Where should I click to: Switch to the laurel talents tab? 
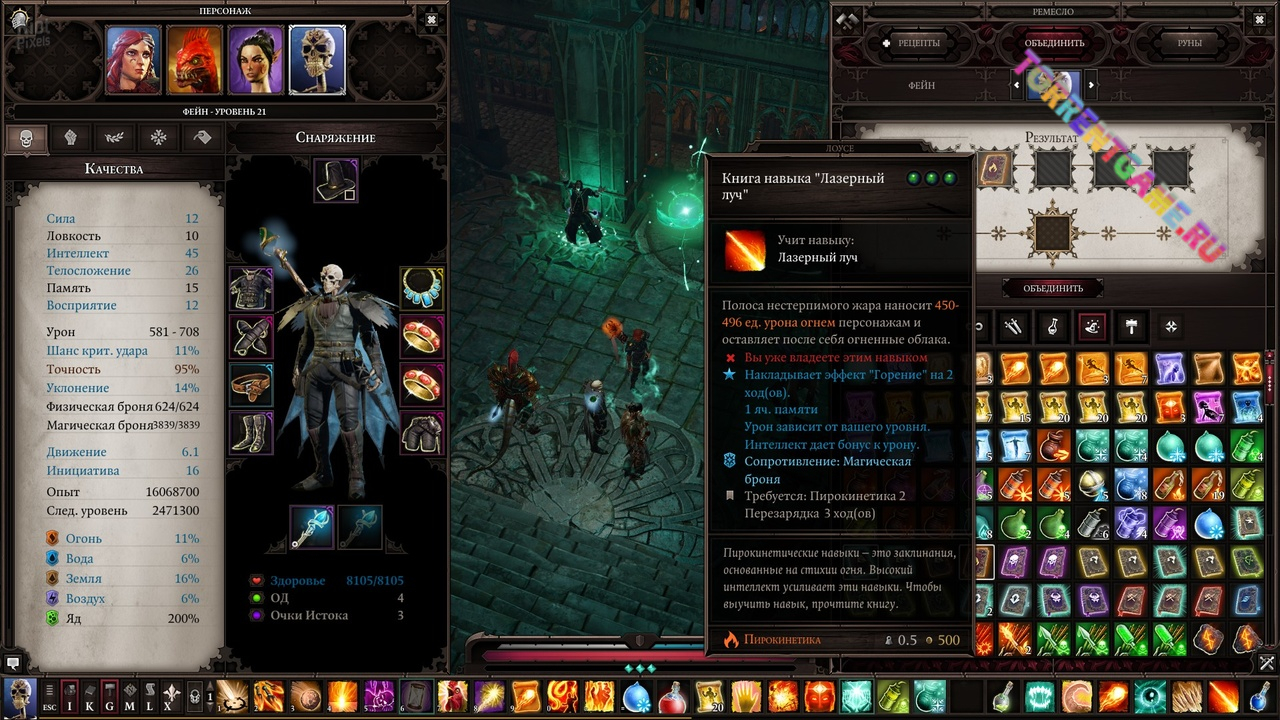click(115, 138)
